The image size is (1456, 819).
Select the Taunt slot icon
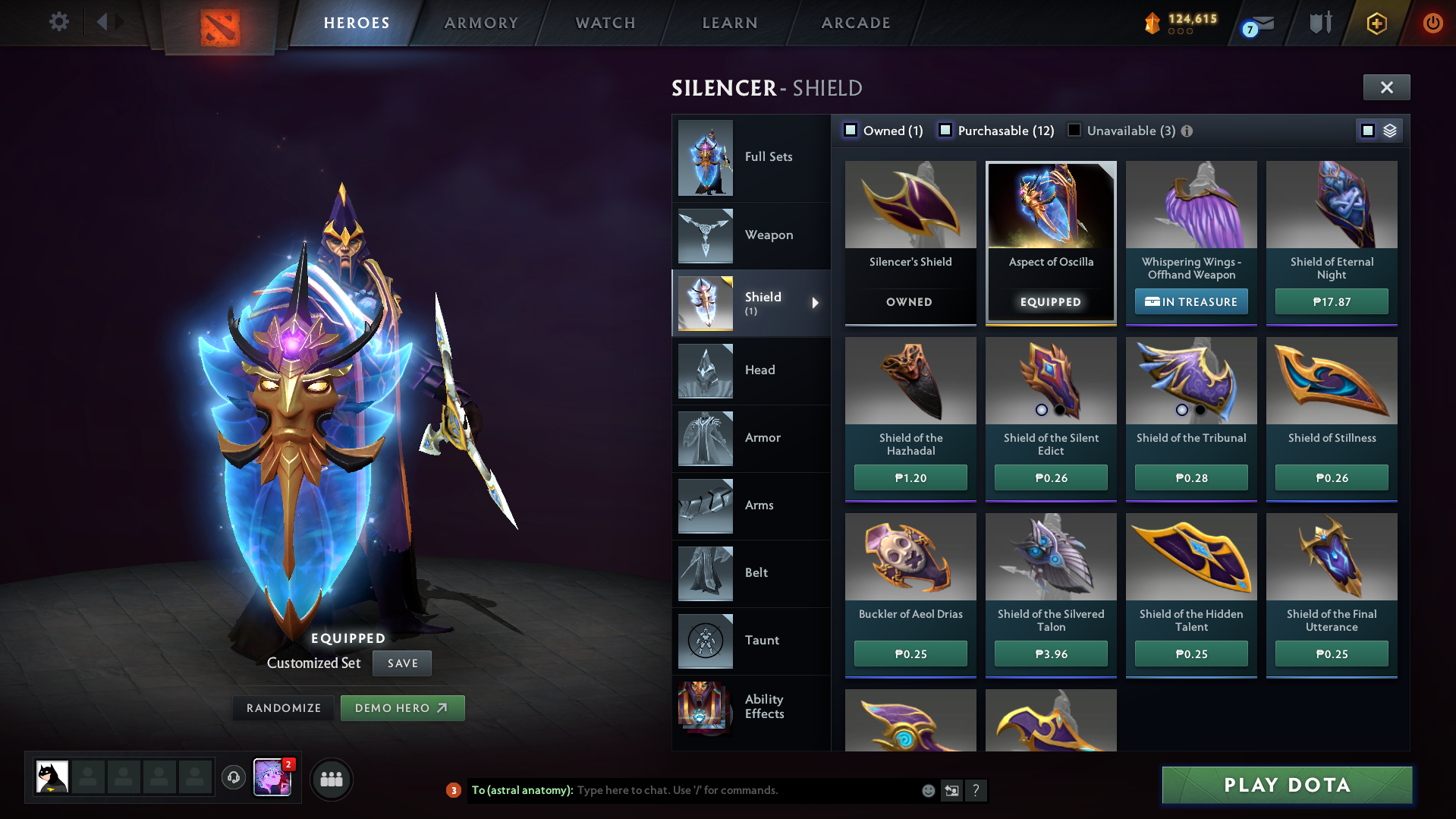(x=705, y=640)
